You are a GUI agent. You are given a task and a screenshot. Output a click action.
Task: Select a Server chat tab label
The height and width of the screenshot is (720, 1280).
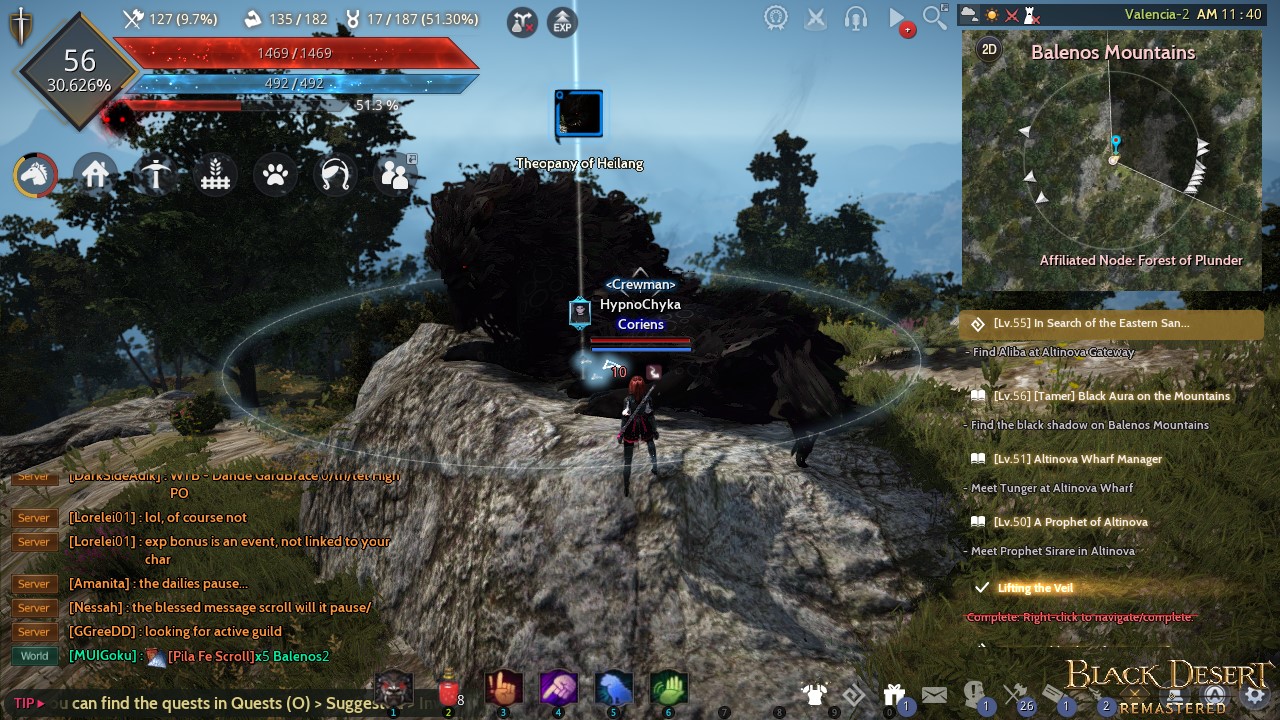(33, 631)
